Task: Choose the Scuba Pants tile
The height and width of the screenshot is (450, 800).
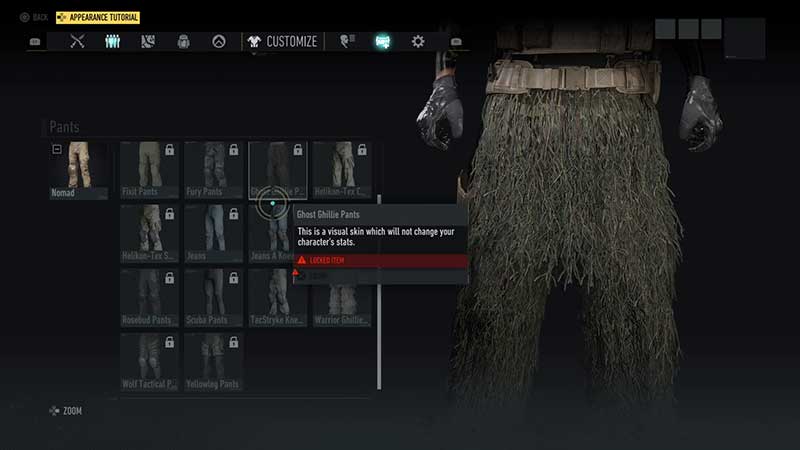Action: (213, 298)
